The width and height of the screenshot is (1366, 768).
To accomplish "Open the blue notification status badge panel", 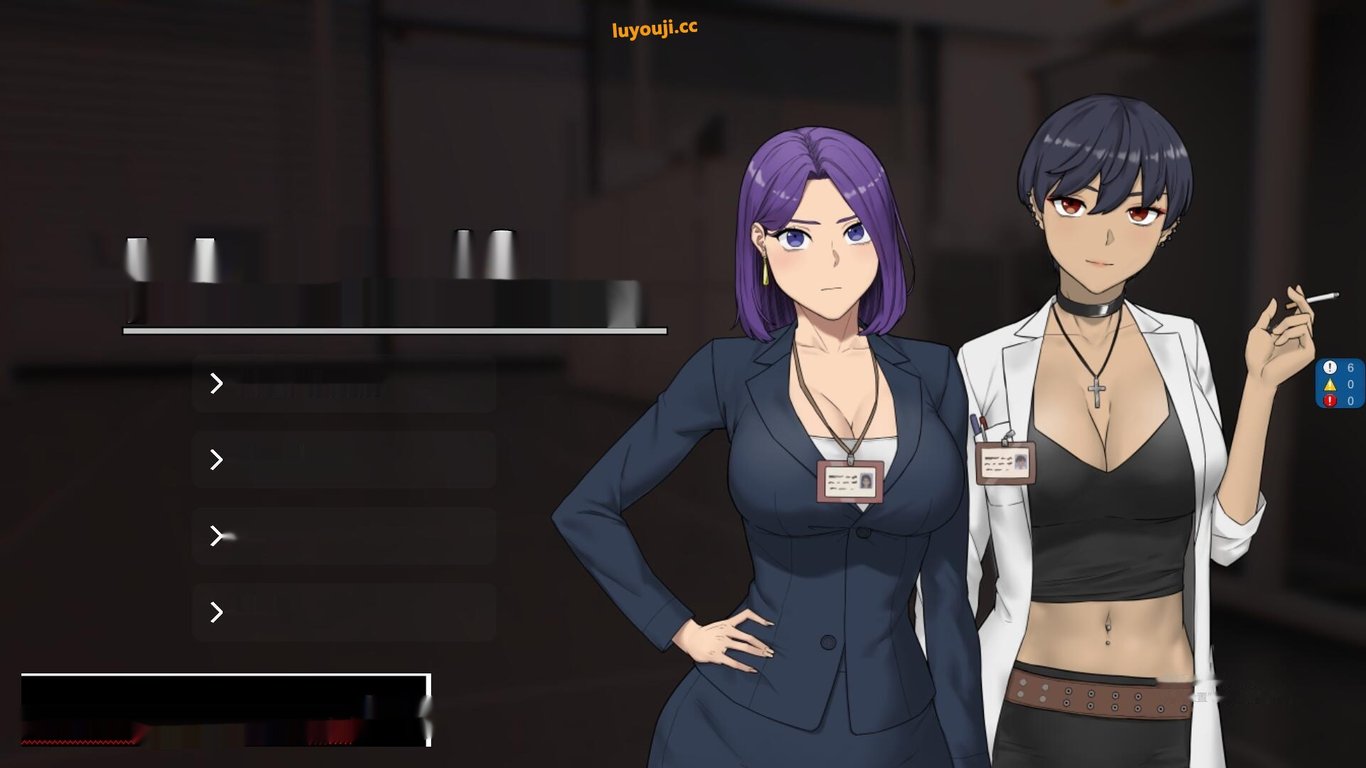I will coord(1340,382).
